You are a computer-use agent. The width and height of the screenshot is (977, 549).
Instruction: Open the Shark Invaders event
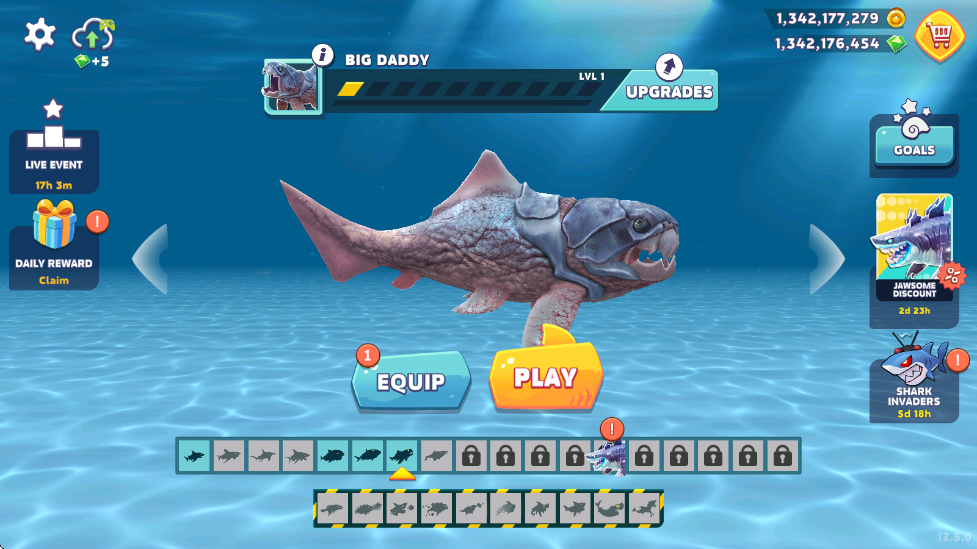(x=913, y=376)
